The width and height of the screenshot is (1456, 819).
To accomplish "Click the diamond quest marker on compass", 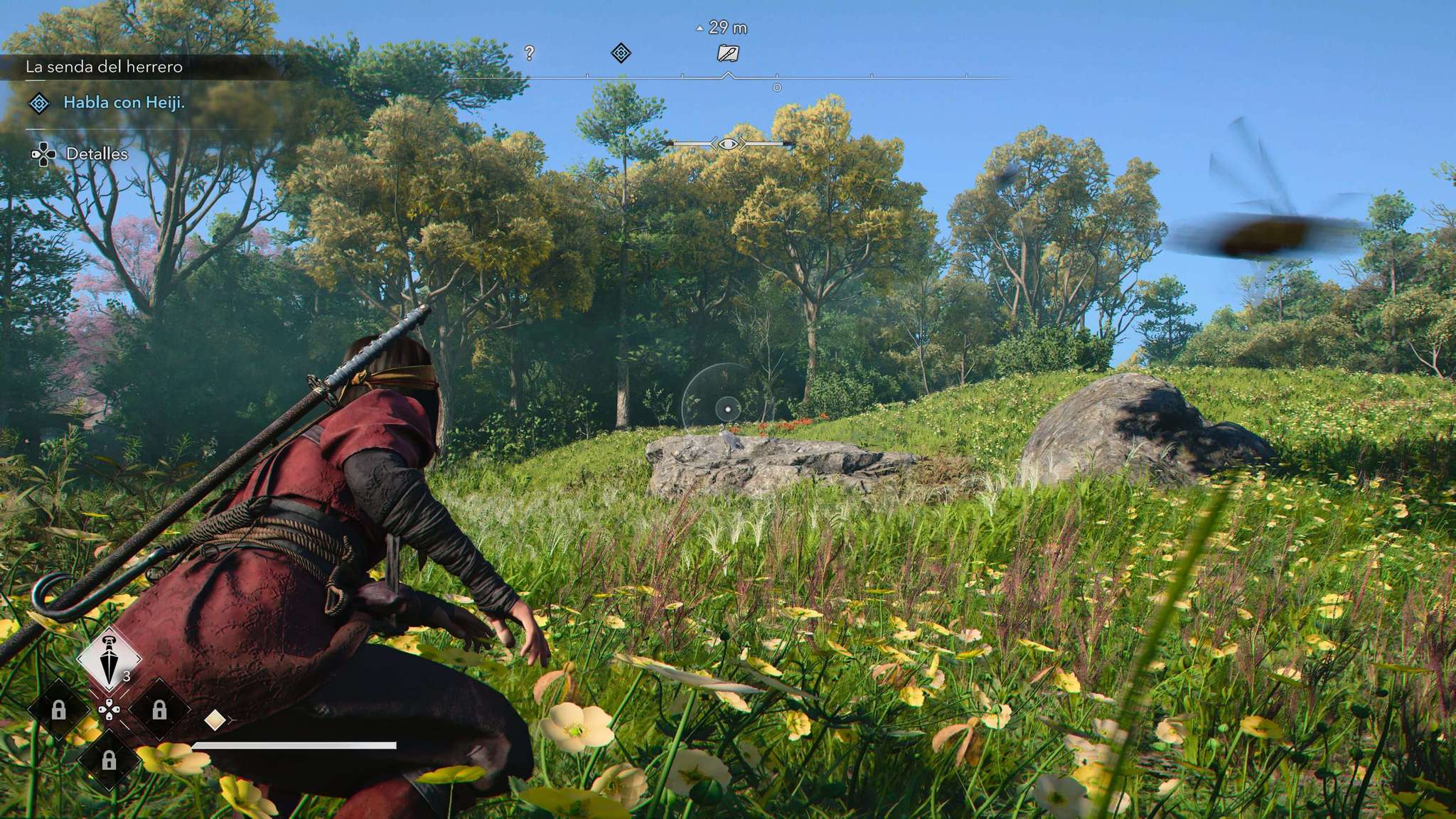I will [x=621, y=53].
